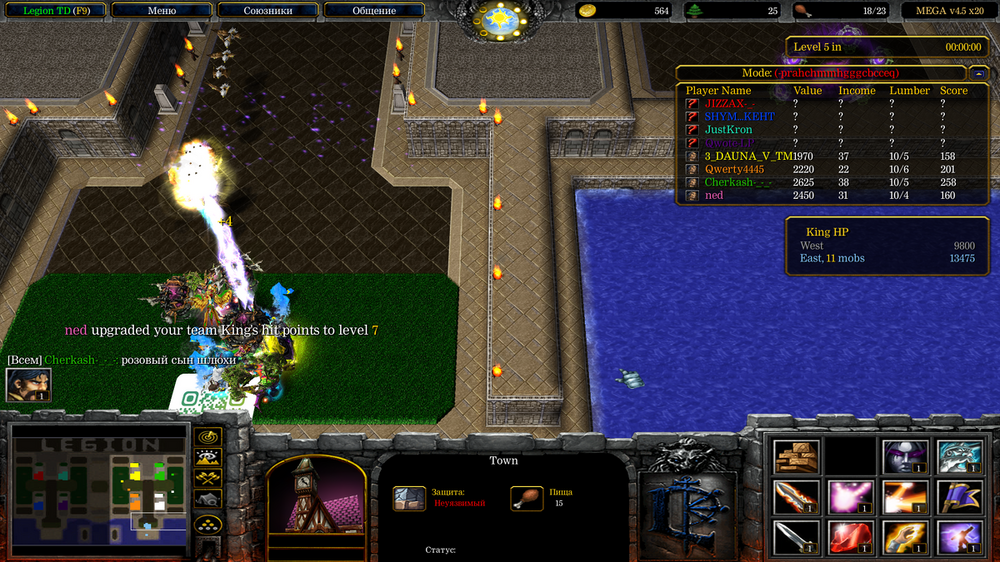Screen dimensions: 1000x562
Task: Toggle ally color mode with the crossed axes button
Action: (208, 478)
